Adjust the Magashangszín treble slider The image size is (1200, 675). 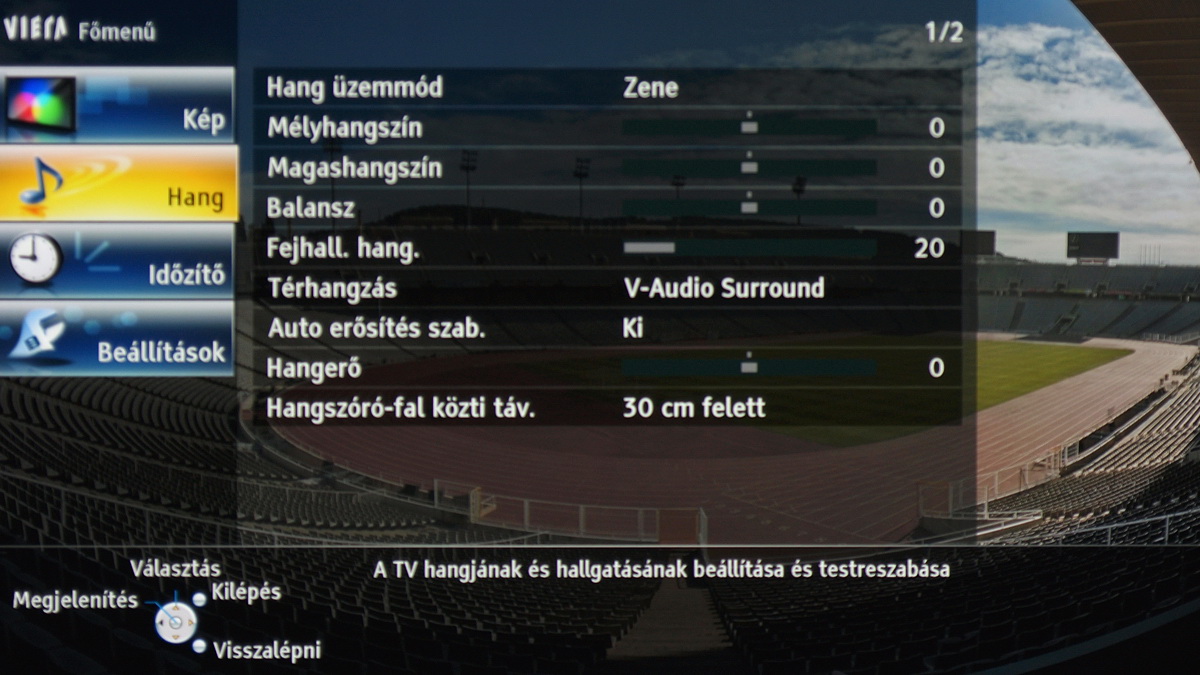pos(749,168)
